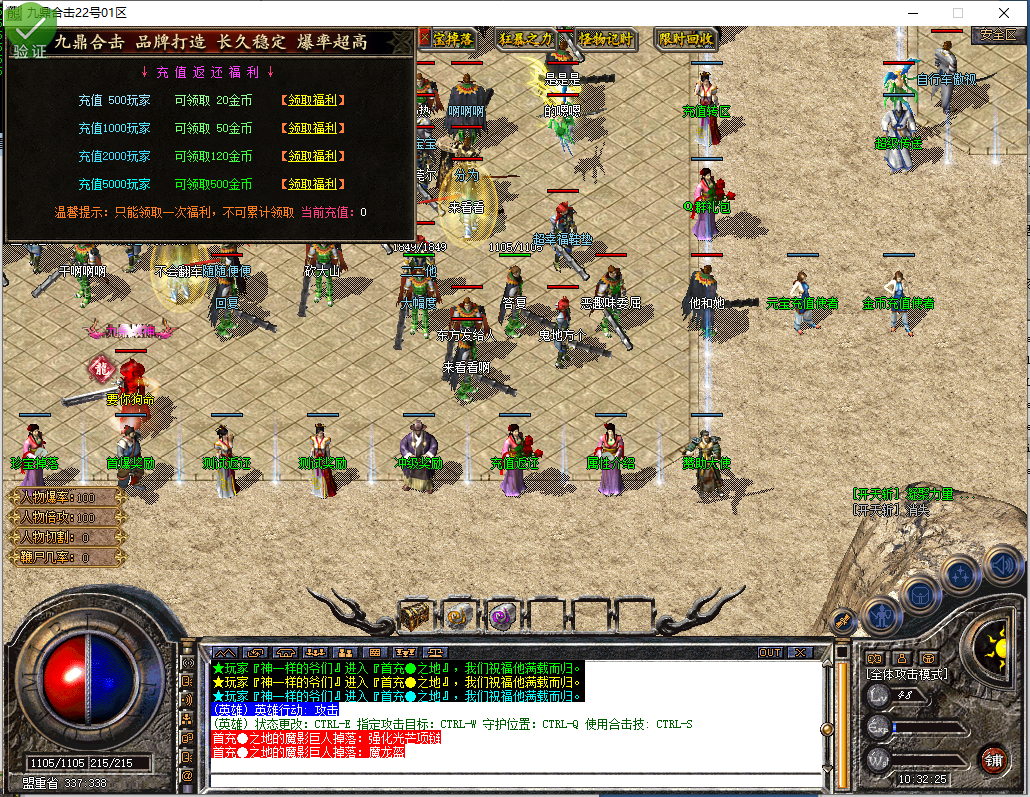This screenshot has height=797, width=1030.
Task: Click the 验证 verification checkmark badge
Action: [28, 38]
